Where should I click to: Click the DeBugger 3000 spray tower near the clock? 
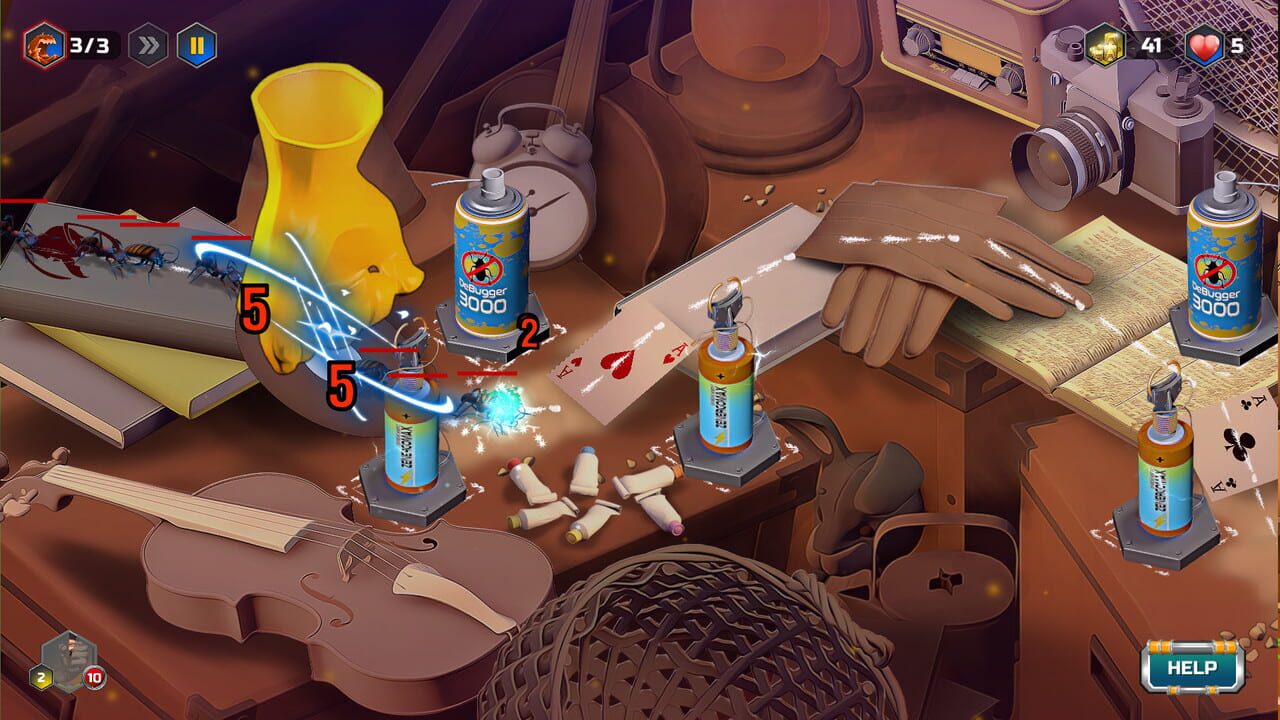coord(491,260)
